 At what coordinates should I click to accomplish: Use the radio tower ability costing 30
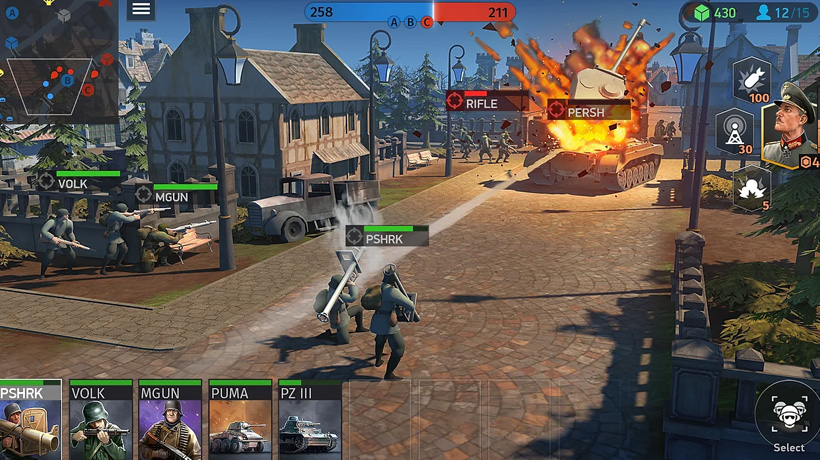tap(735, 132)
